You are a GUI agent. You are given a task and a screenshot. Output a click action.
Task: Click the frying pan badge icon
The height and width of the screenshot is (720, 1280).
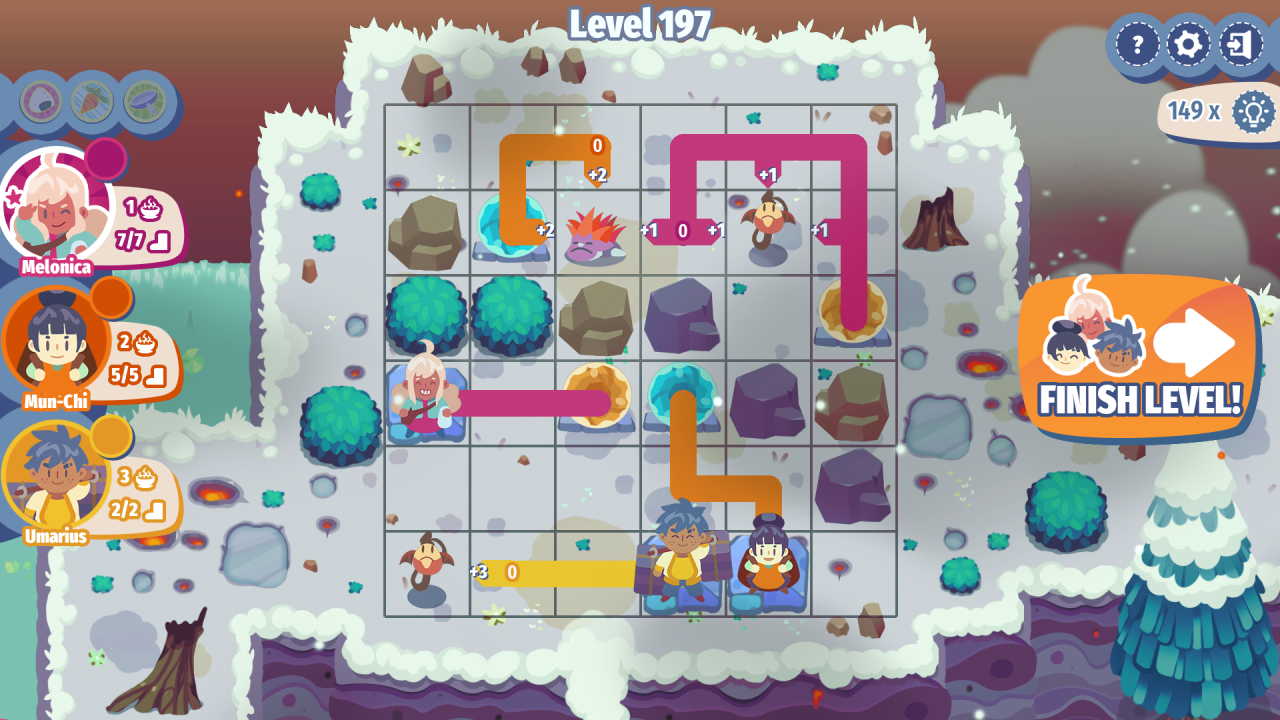pyautogui.click(x=145, y=101)
